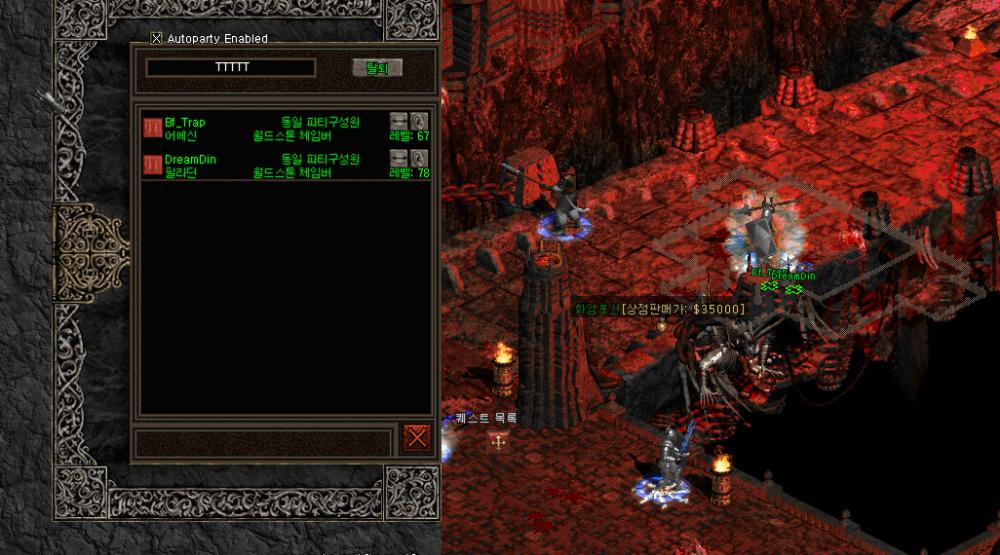The height and width of the screenshot is (555, 1000).
Task: Toggle the mouth (mute) icon for DreamDin
Action: coord(398,158)
